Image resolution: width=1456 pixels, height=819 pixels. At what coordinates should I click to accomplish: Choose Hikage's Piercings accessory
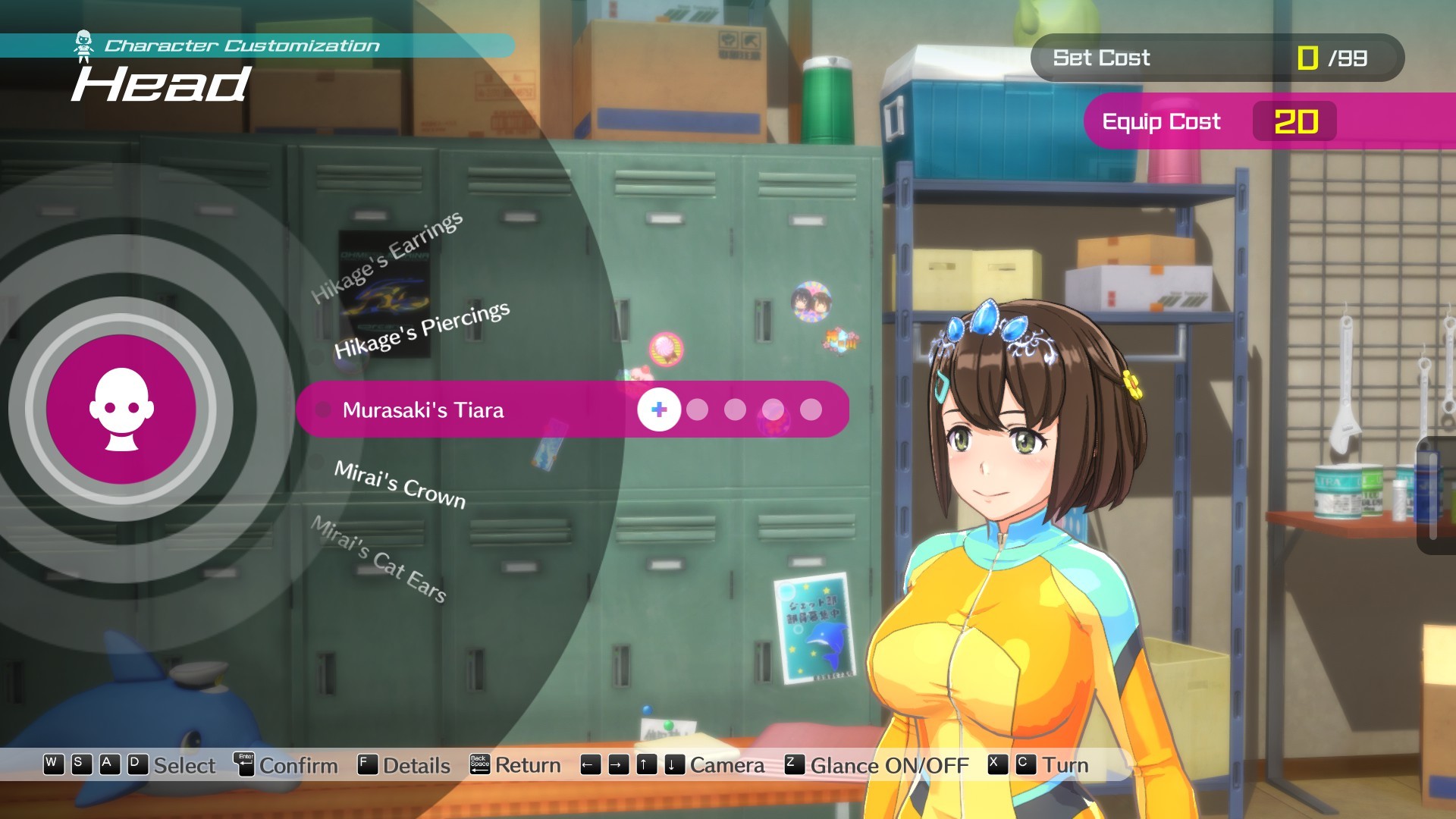[x=423, y=328]
